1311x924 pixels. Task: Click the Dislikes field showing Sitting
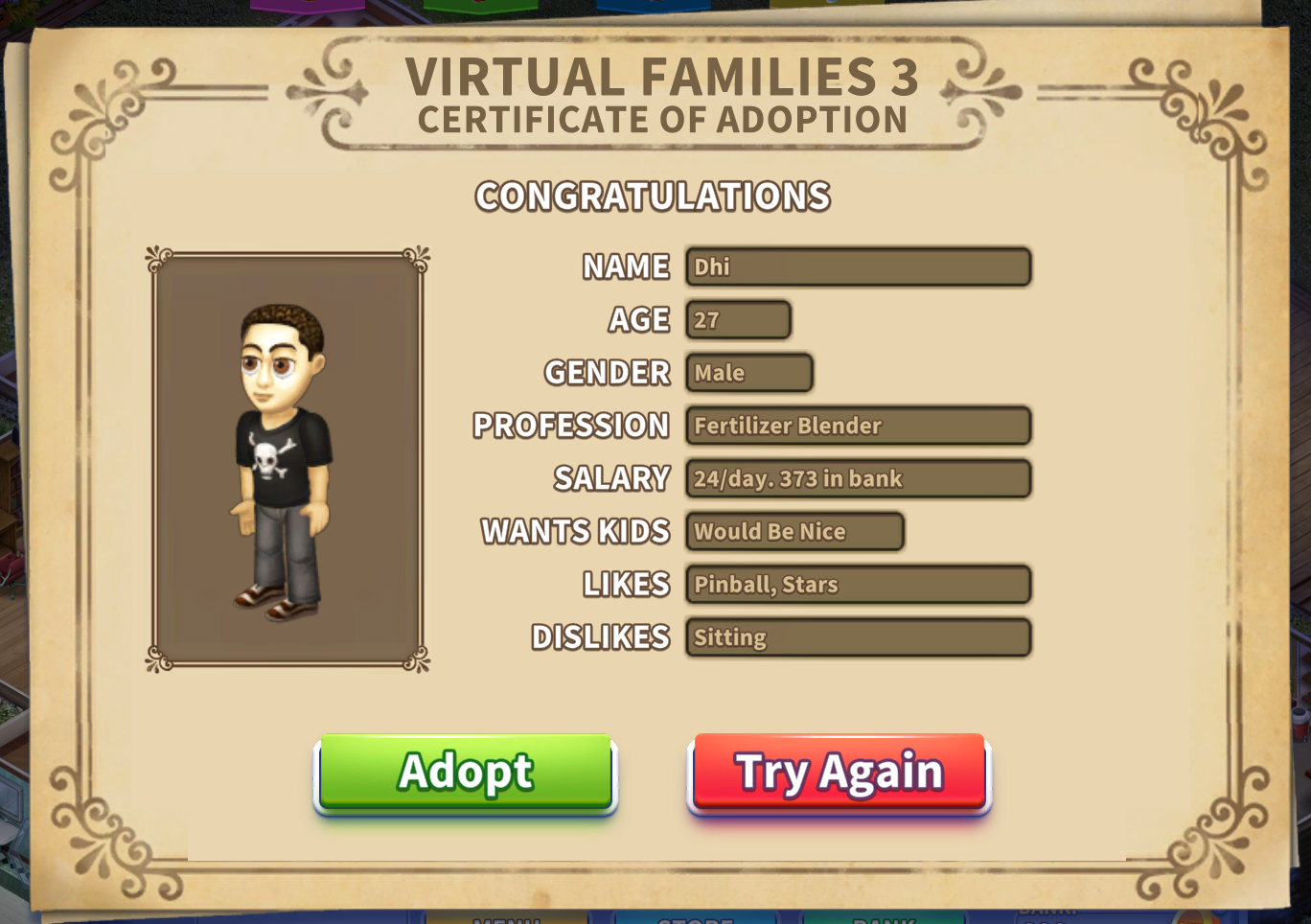click(858, 637)
